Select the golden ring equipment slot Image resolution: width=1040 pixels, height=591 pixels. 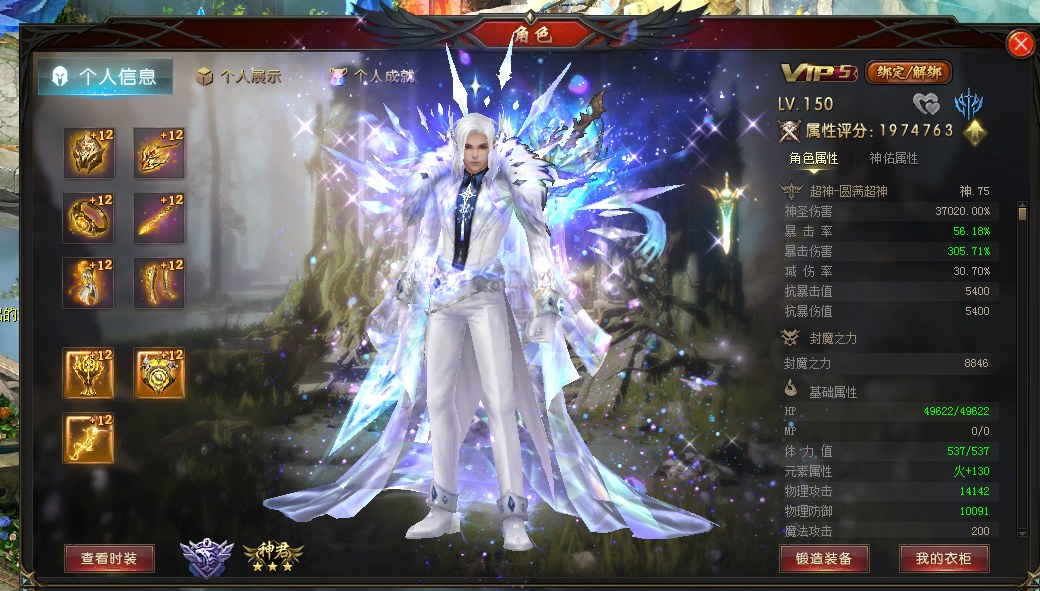pos(88,218)
